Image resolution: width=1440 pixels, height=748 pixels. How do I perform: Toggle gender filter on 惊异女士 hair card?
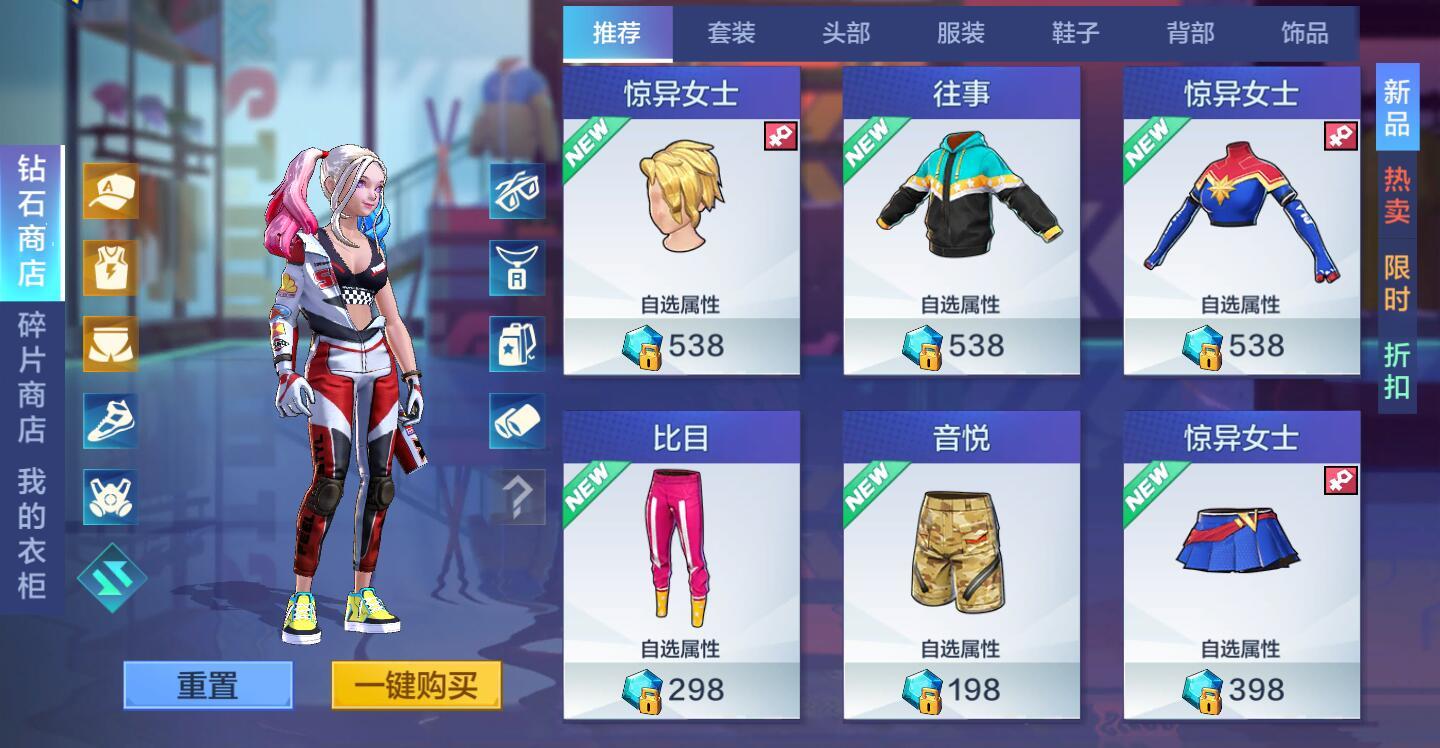tap(782, 134)
